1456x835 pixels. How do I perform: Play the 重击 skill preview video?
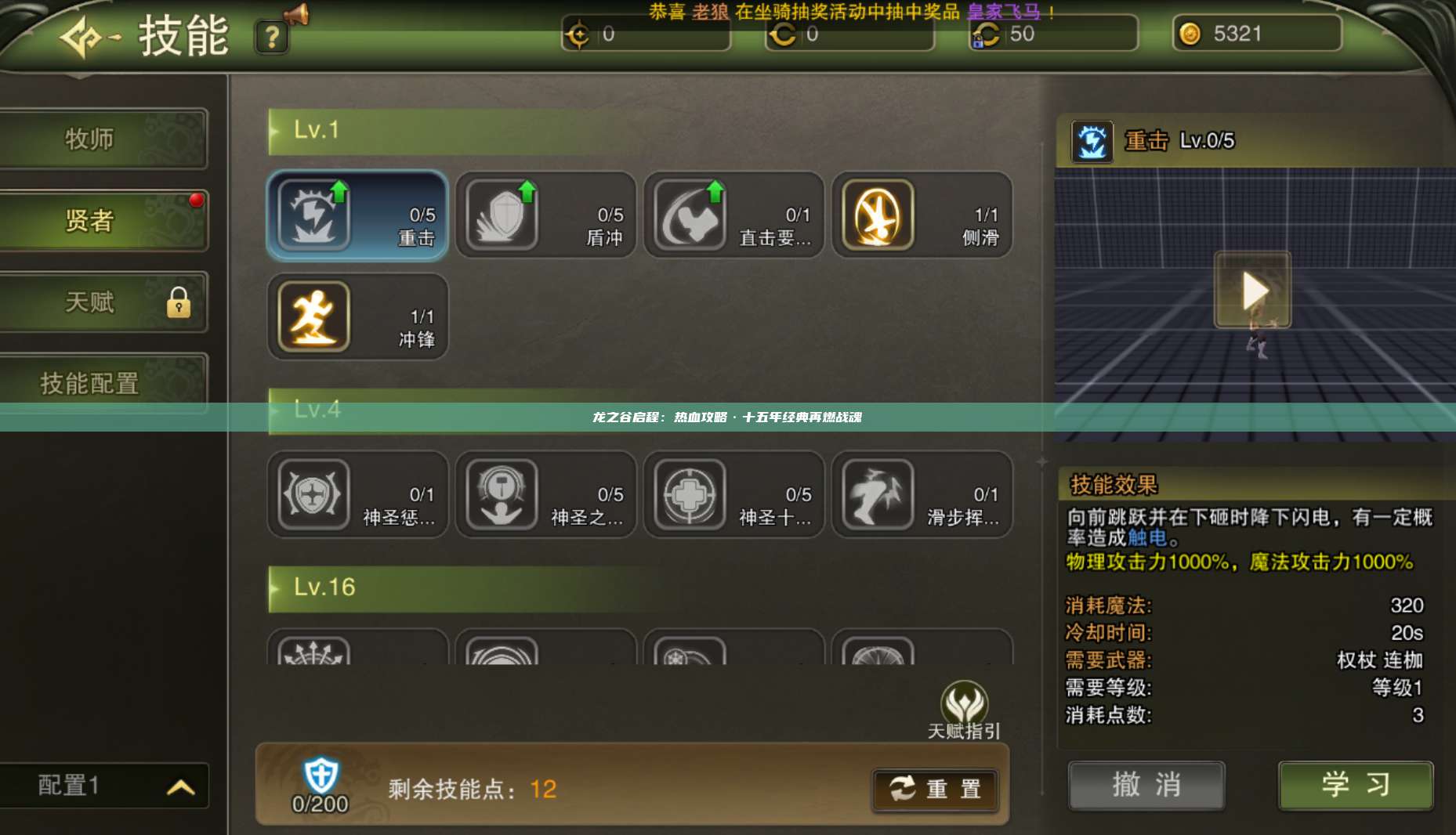point(1251,290)
